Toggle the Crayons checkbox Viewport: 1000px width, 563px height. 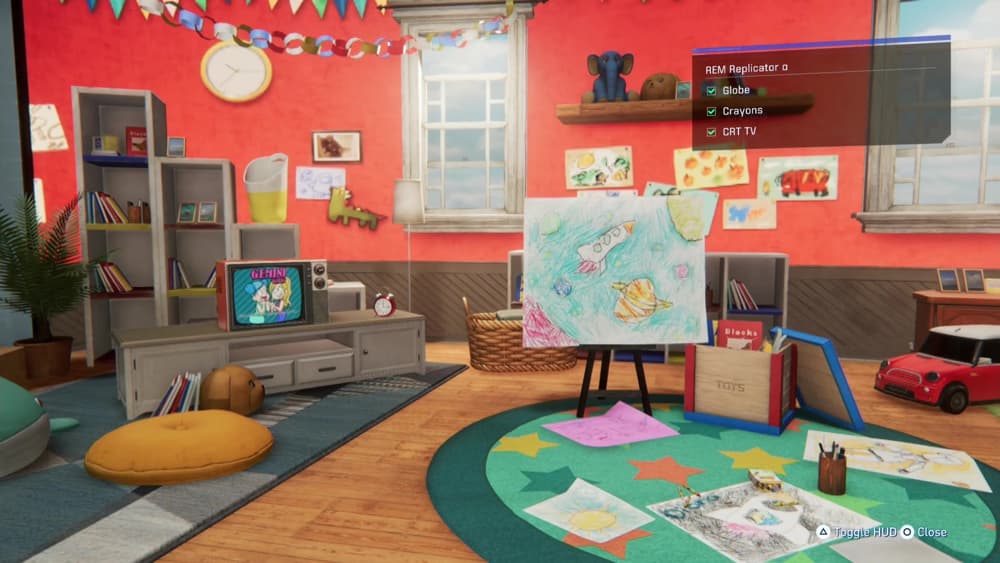coord(711,111)
